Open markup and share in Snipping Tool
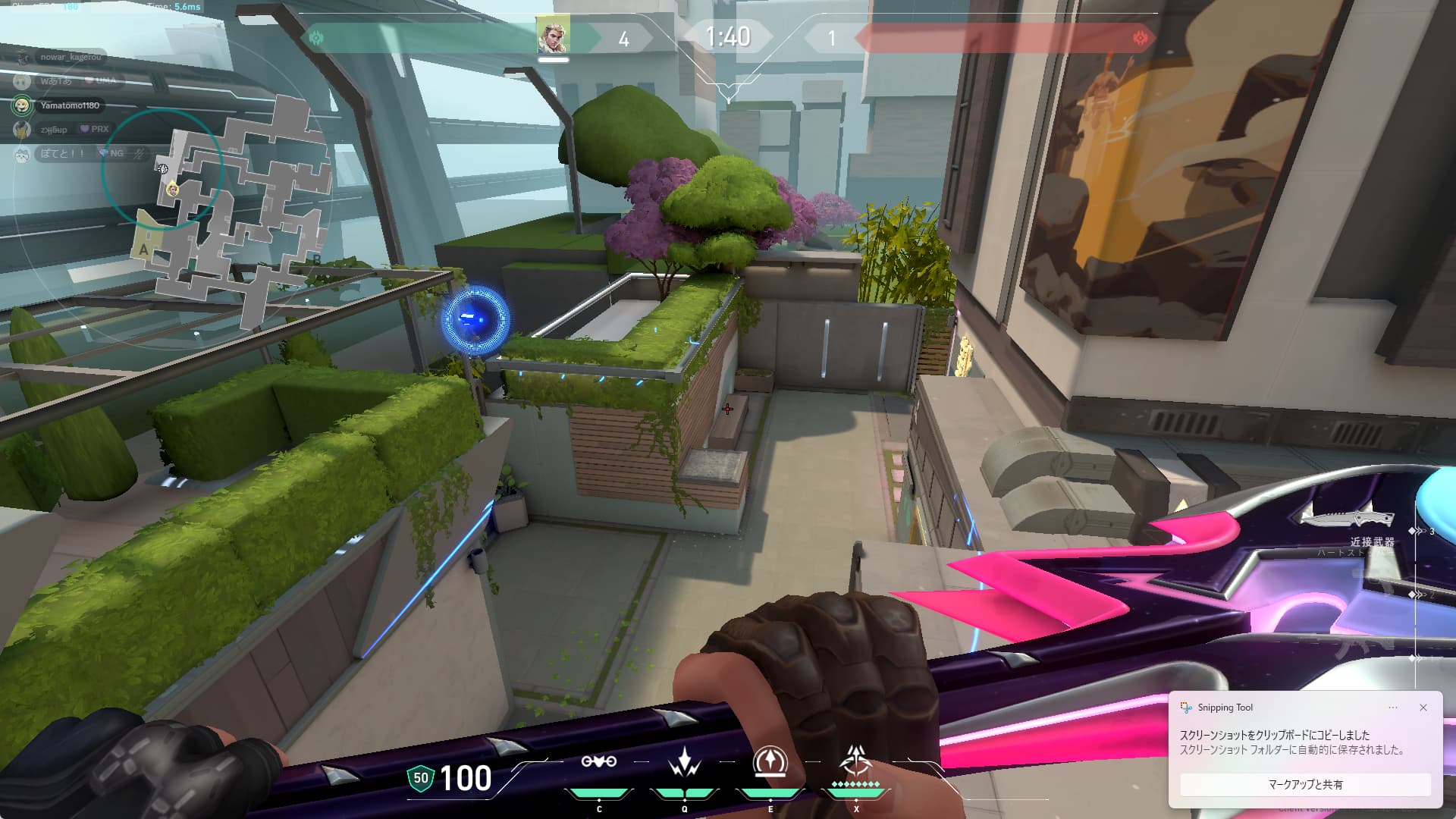Image resolution: width=1456 pixels, height=819 pixels. pyautogui.click(x=1305, y=785)
